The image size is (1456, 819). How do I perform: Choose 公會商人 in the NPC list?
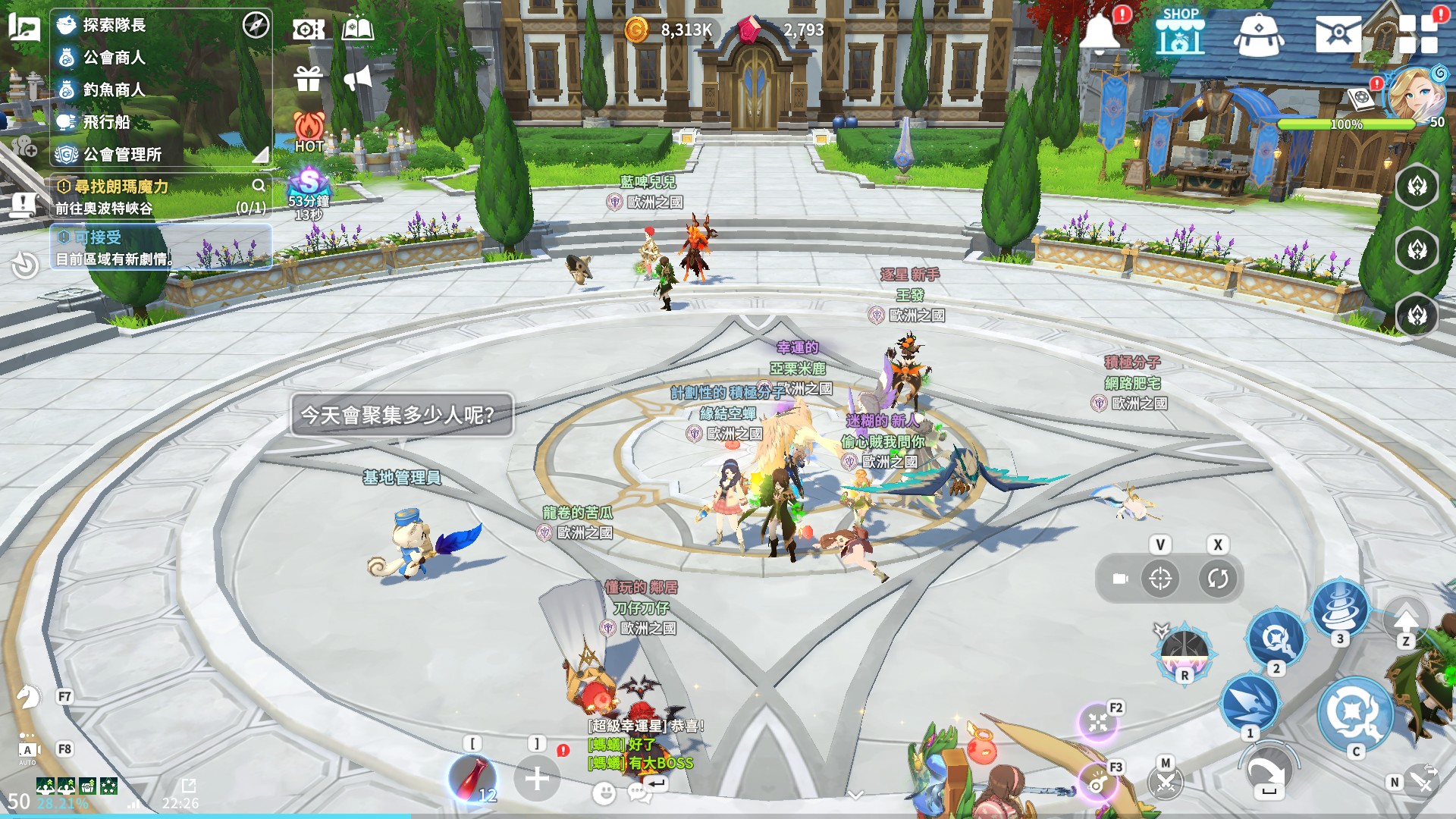114,58
